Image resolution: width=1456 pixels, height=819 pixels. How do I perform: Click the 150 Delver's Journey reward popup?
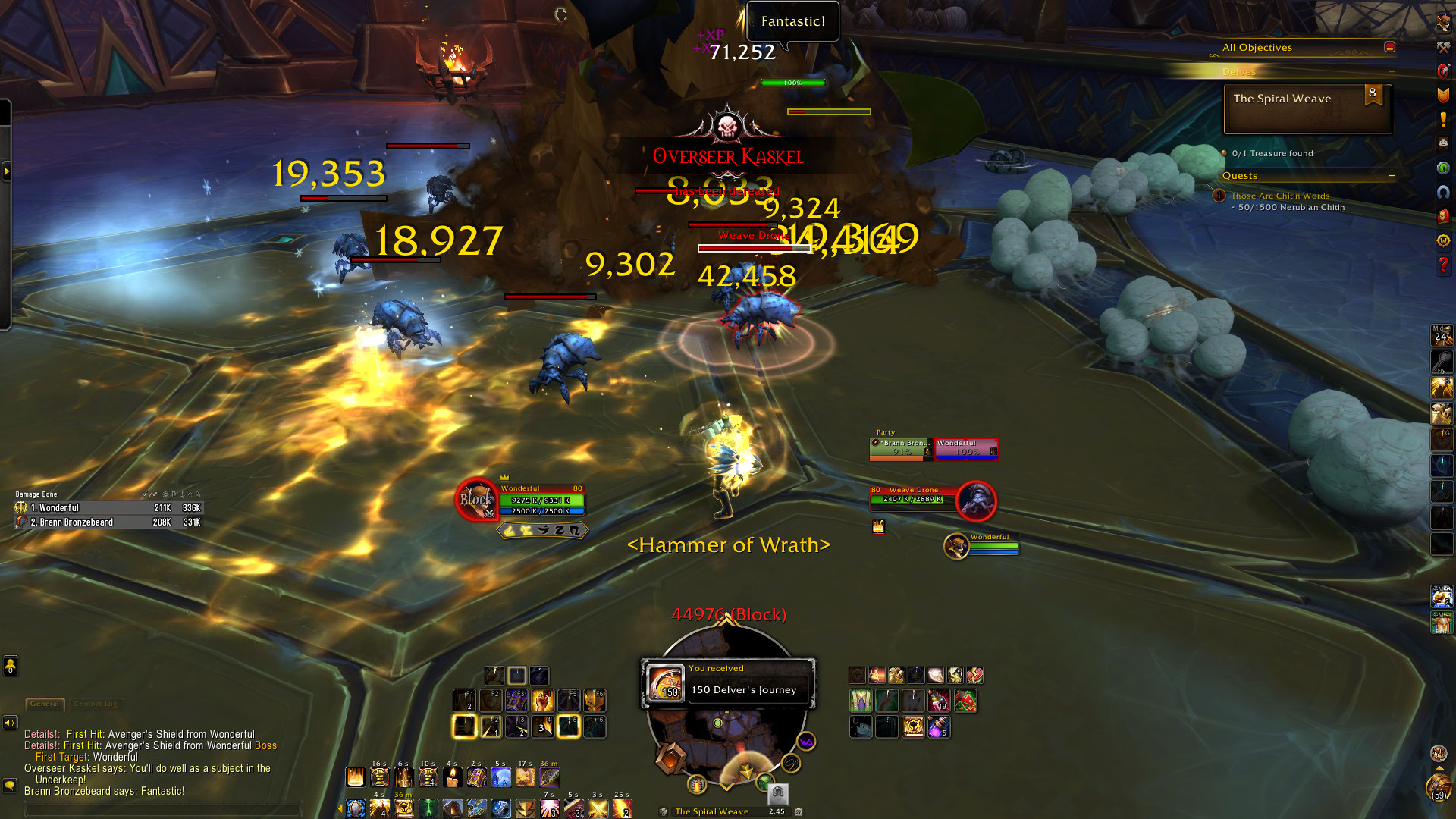pos(728,682)
